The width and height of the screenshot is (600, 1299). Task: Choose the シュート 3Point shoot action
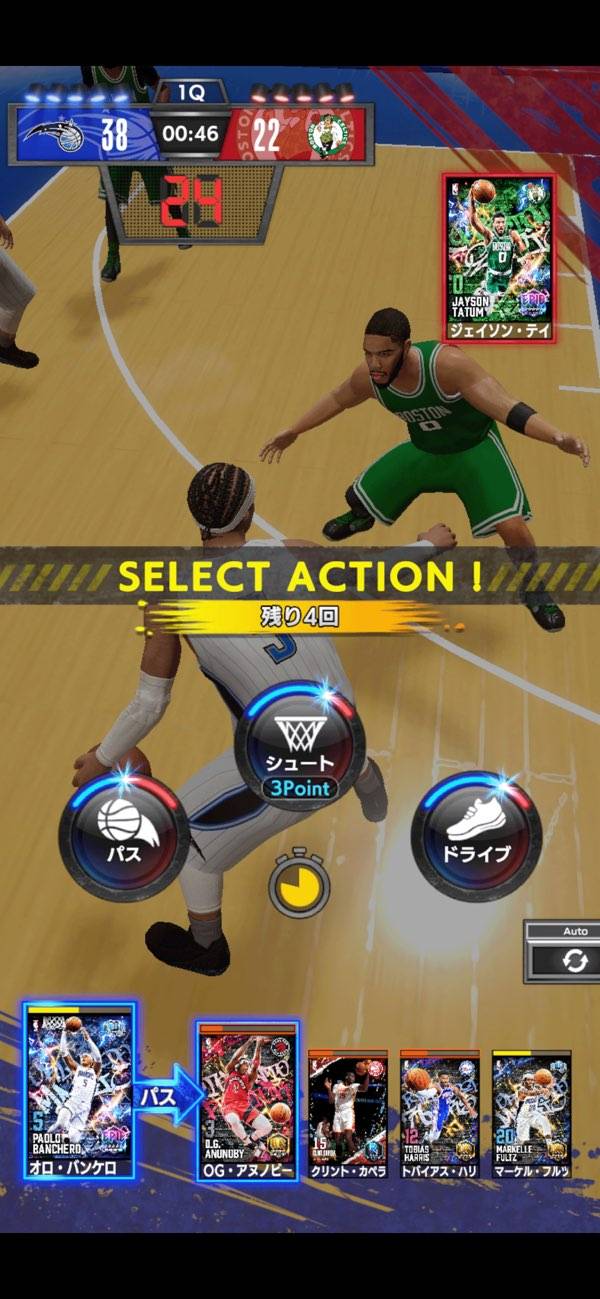(299, 746)
